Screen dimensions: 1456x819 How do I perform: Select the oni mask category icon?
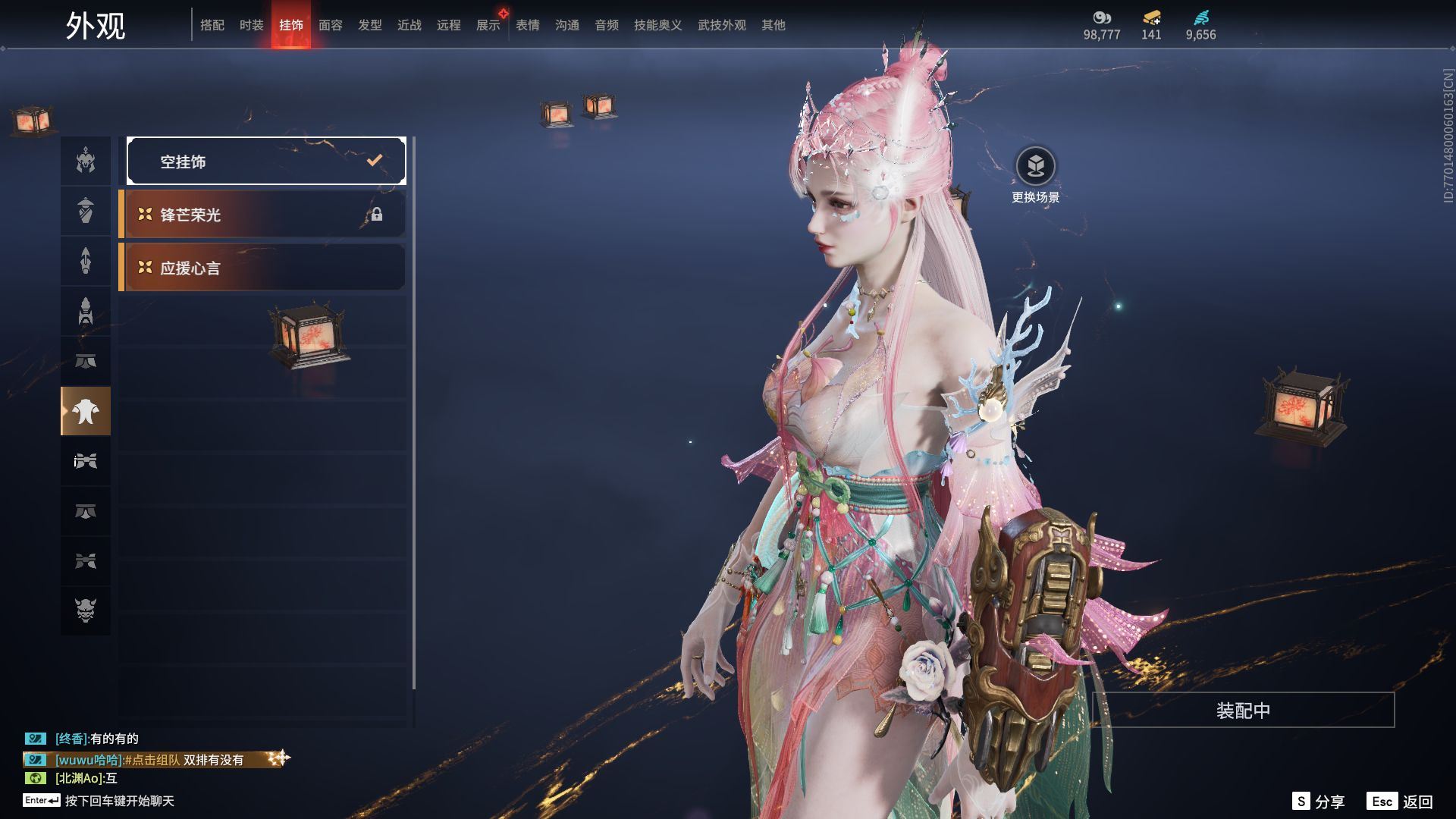[x=86, y=610]
